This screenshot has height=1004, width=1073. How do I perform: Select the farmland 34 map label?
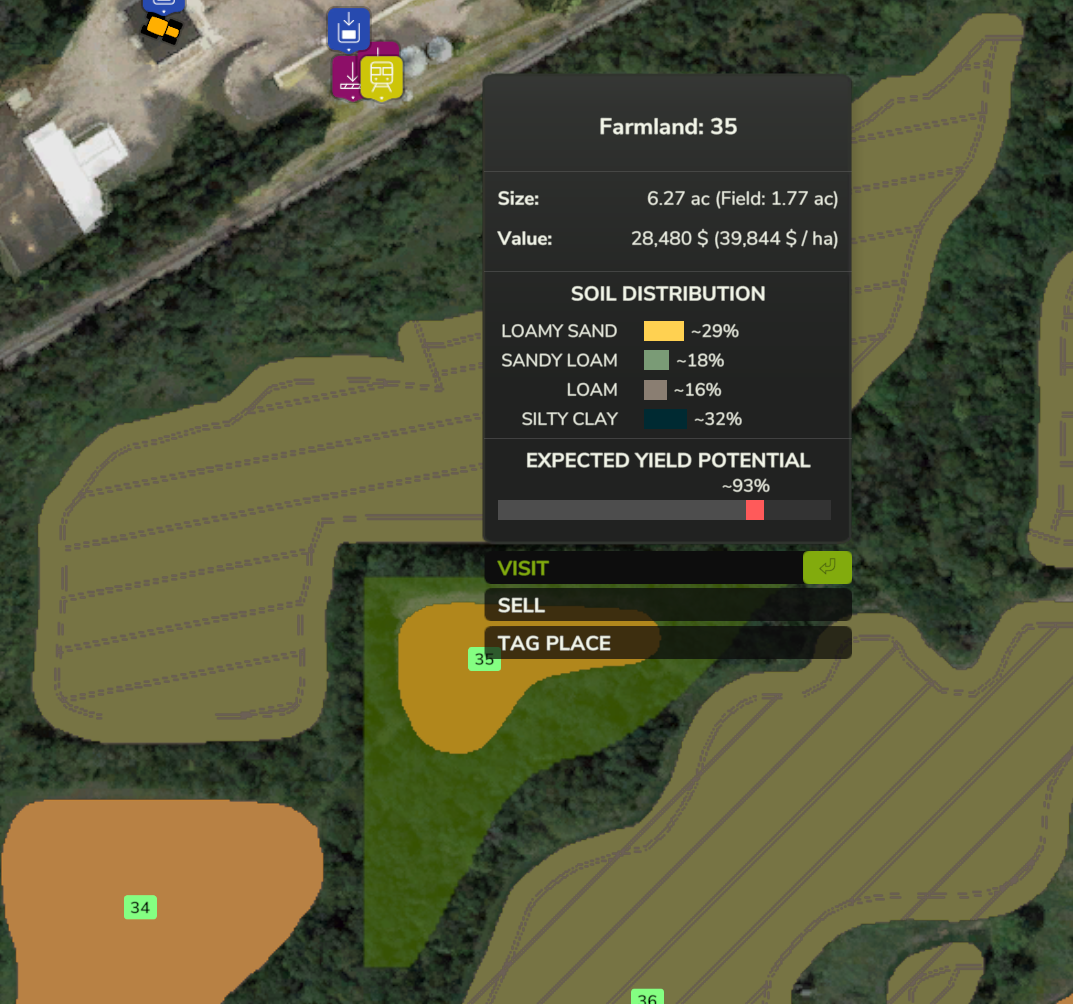(140, 908)
